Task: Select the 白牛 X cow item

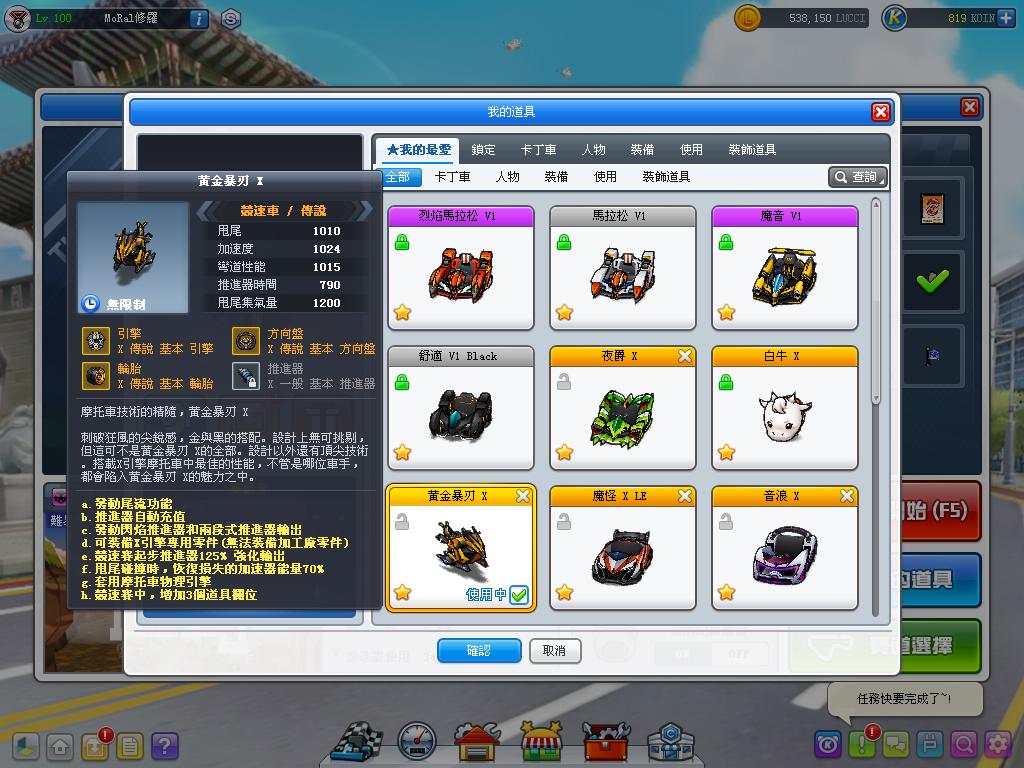Action: pos(785,408)
